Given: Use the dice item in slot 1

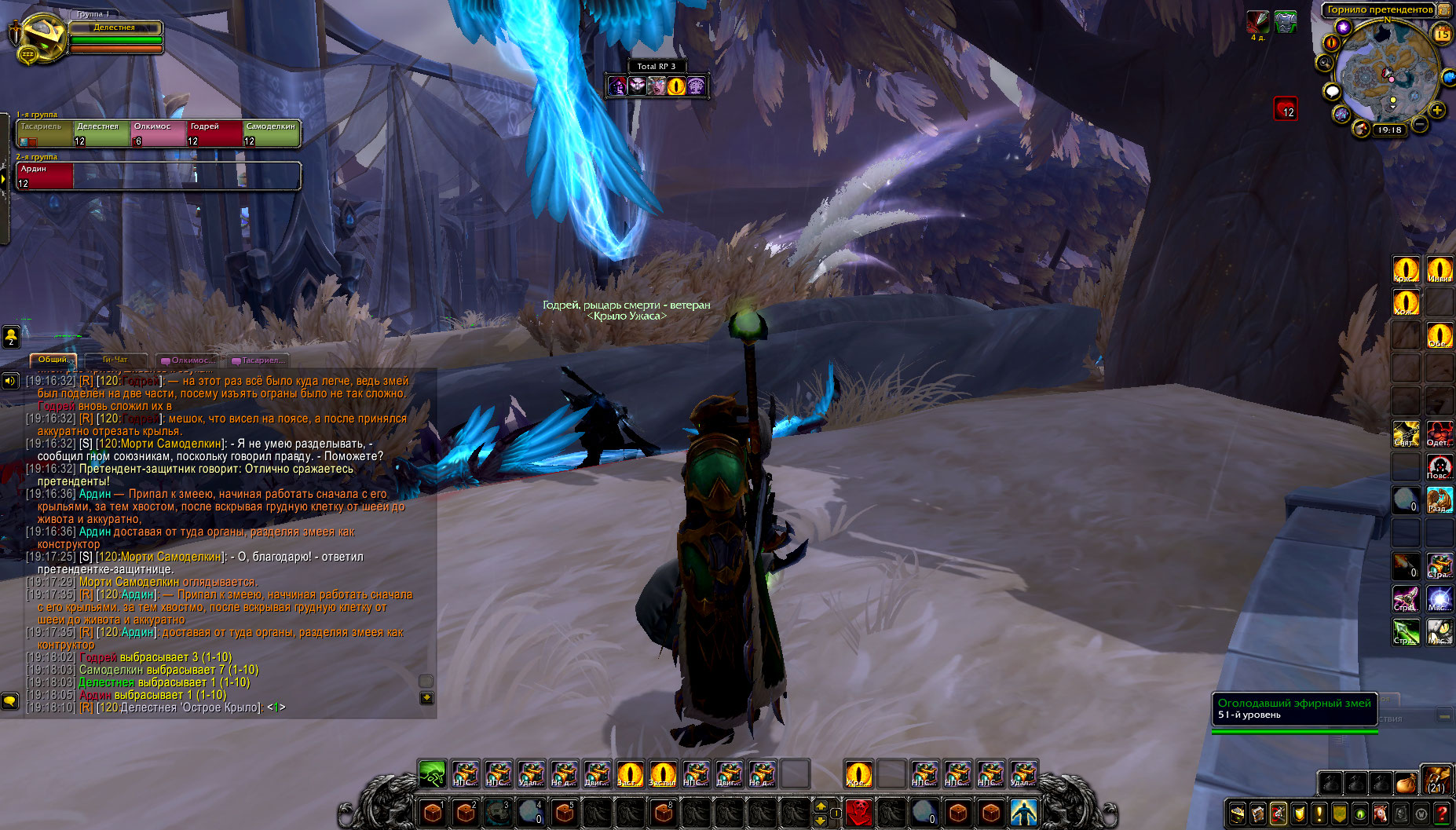Looking at the screenshot, I should [x=432, y=812].
